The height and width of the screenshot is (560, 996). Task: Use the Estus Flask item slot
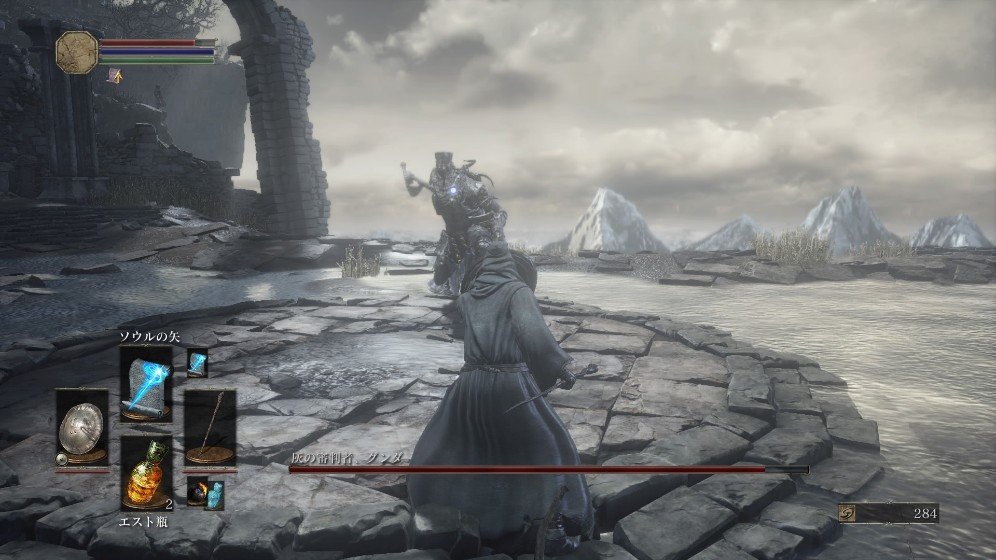(x=145, y=473)
